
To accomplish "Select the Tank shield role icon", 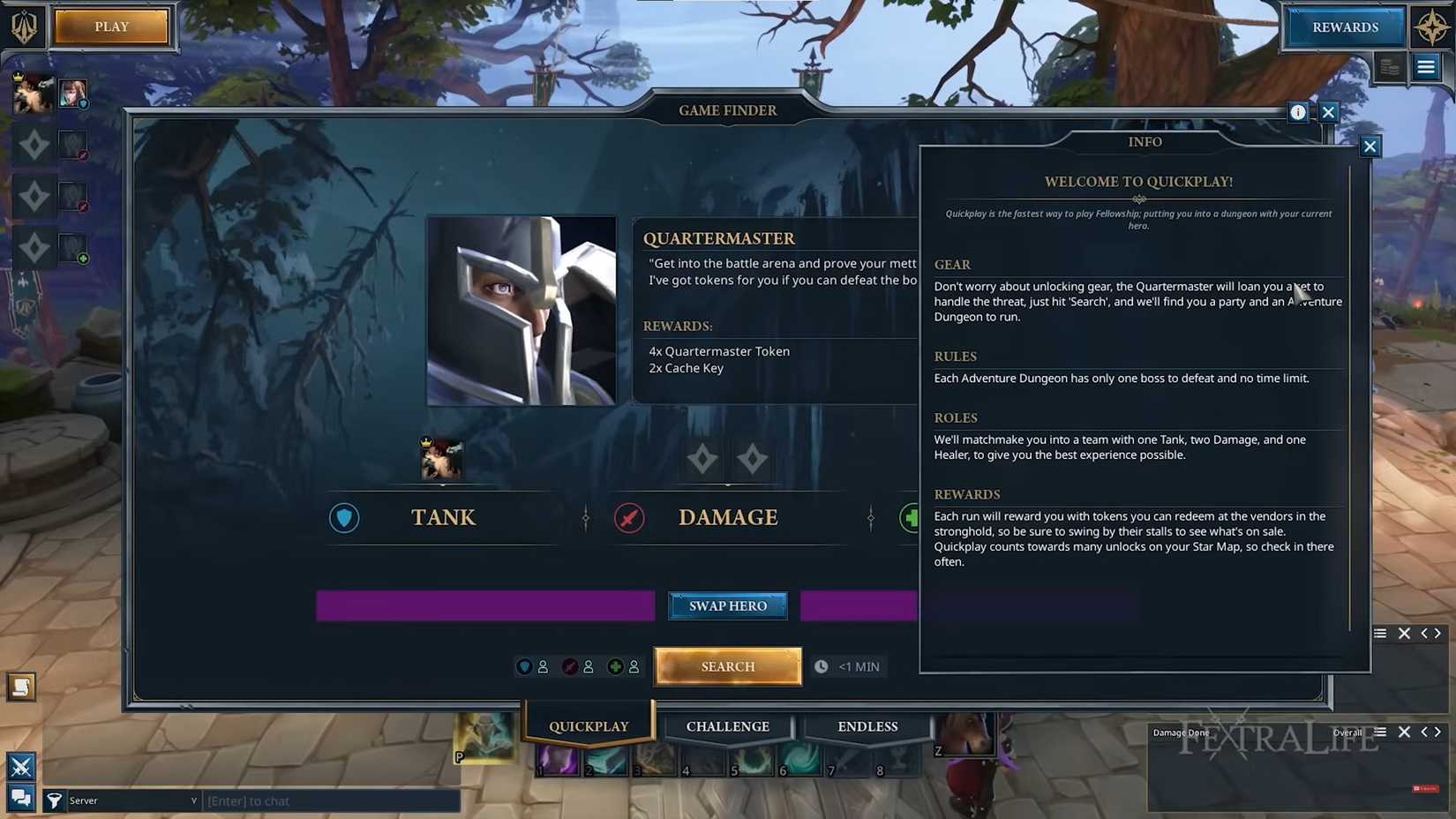I will (344, 518).
